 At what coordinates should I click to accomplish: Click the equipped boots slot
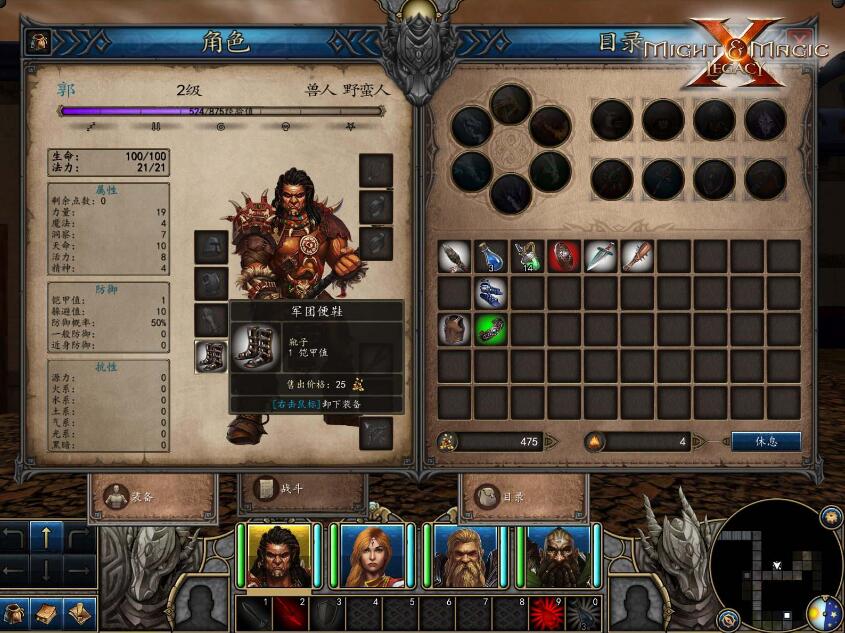point(211,357)
